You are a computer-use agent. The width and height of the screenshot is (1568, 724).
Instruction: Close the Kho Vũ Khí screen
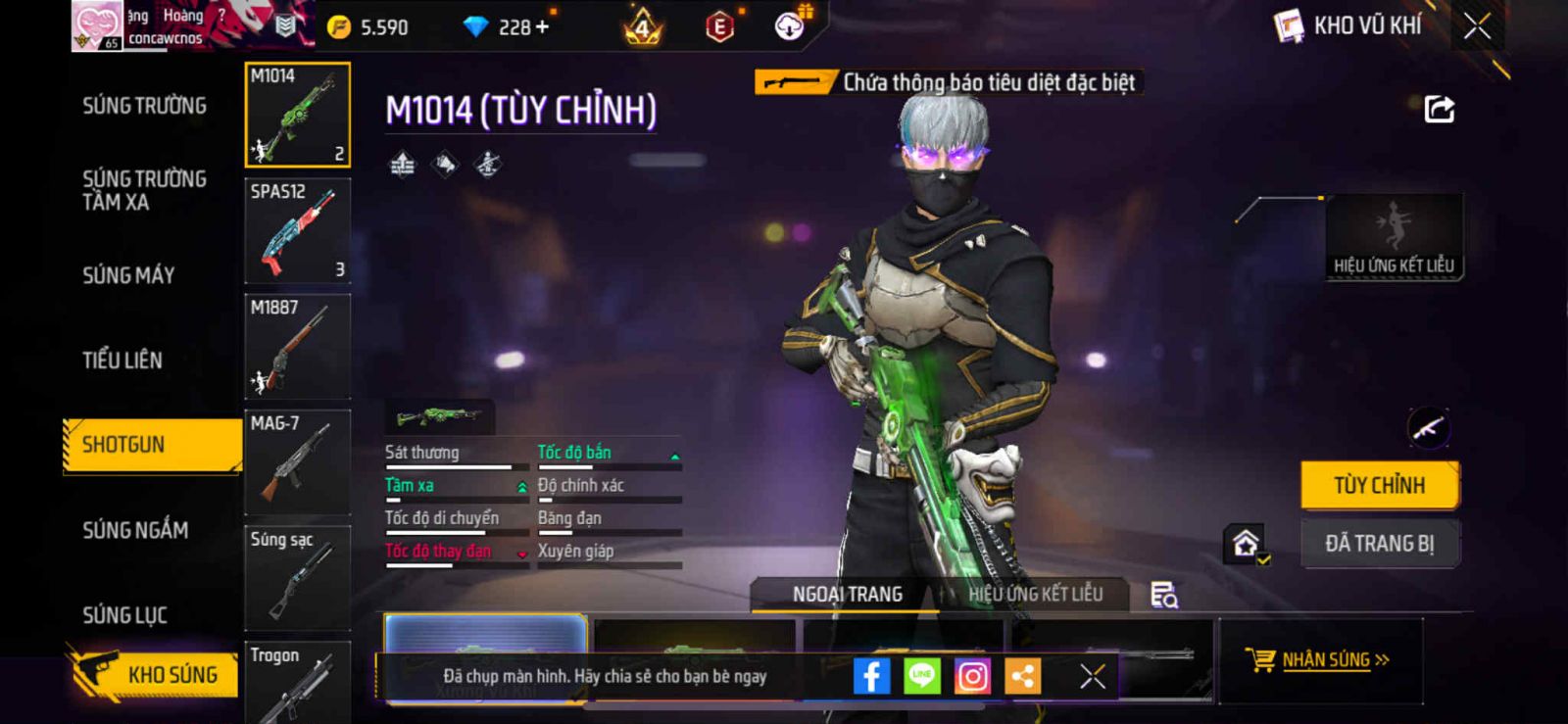click(x=1477, y=26)
